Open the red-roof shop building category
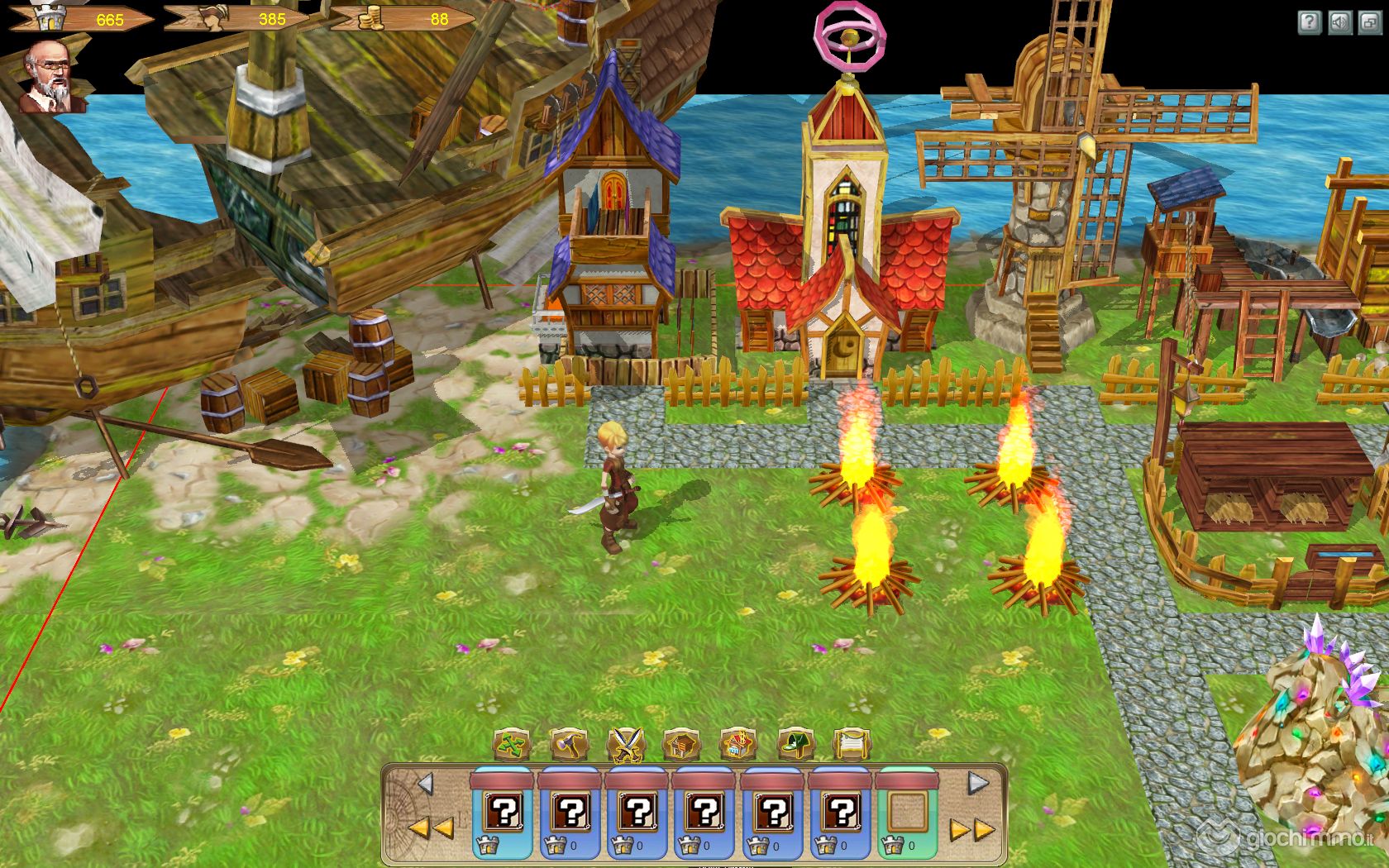The image size is (1389, 868). click(x=739, y=744)
